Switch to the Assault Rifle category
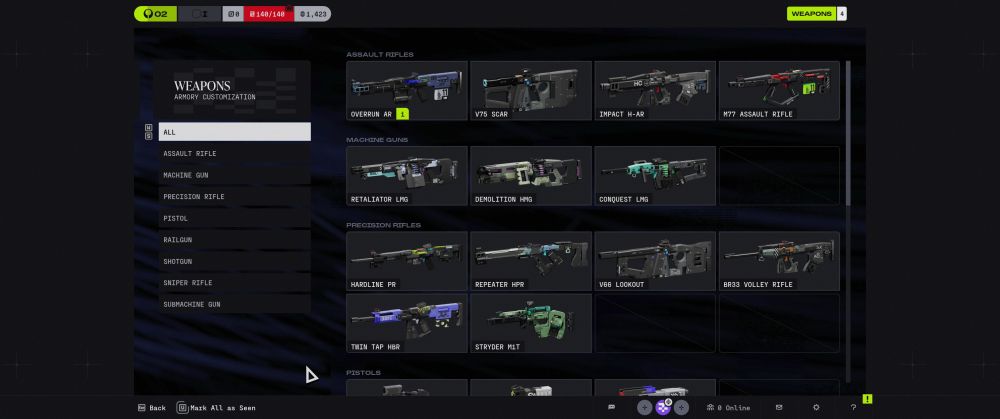1000x419 pixels. pyautogui.click(x=234, y=154)
